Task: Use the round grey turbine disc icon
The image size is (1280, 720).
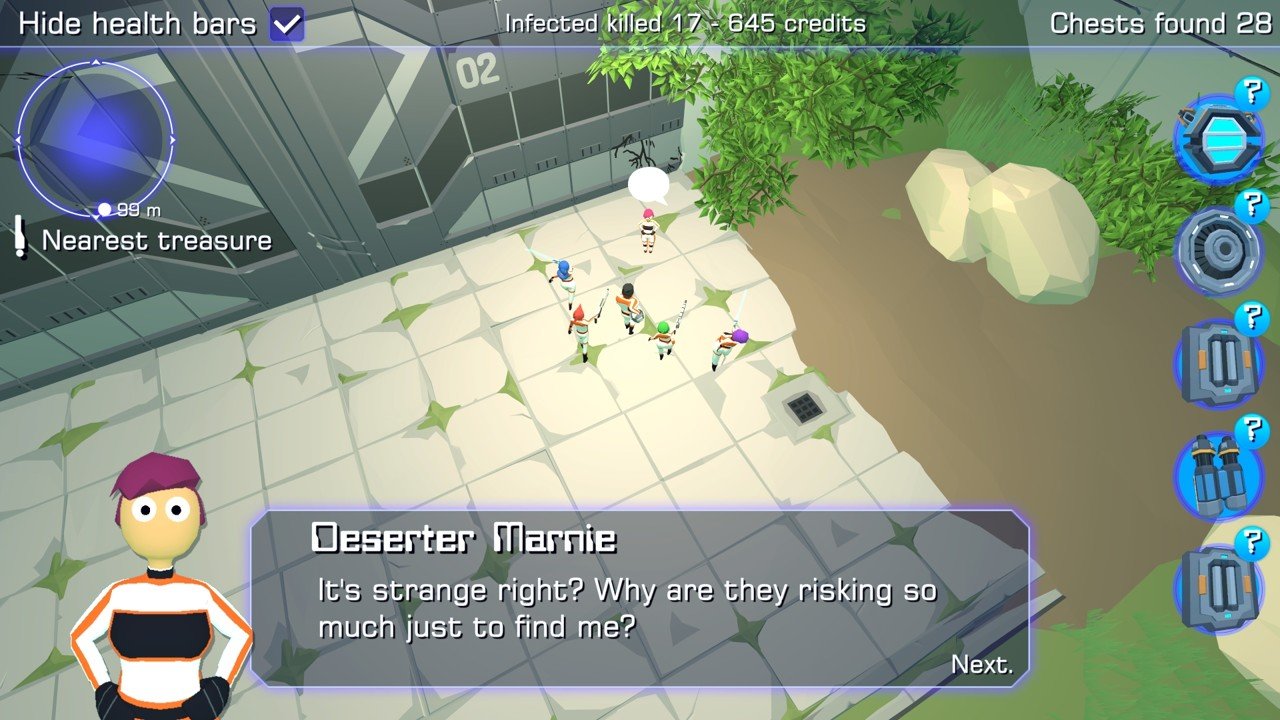Action: click(1217, 251)
